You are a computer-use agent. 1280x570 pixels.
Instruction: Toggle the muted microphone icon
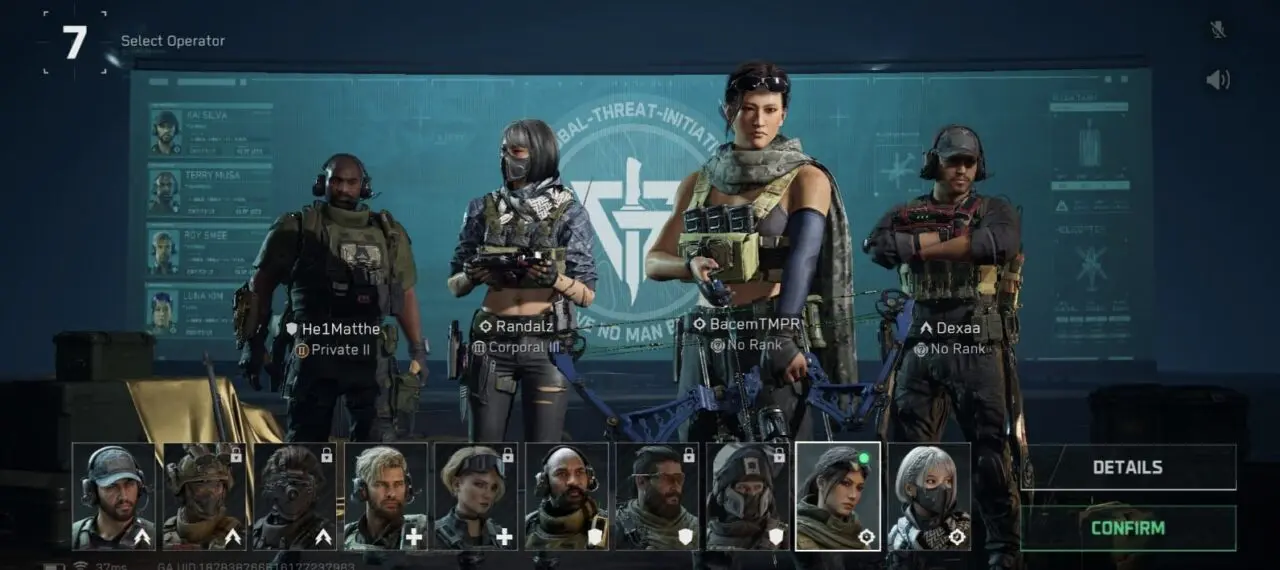click(1217, 30)
